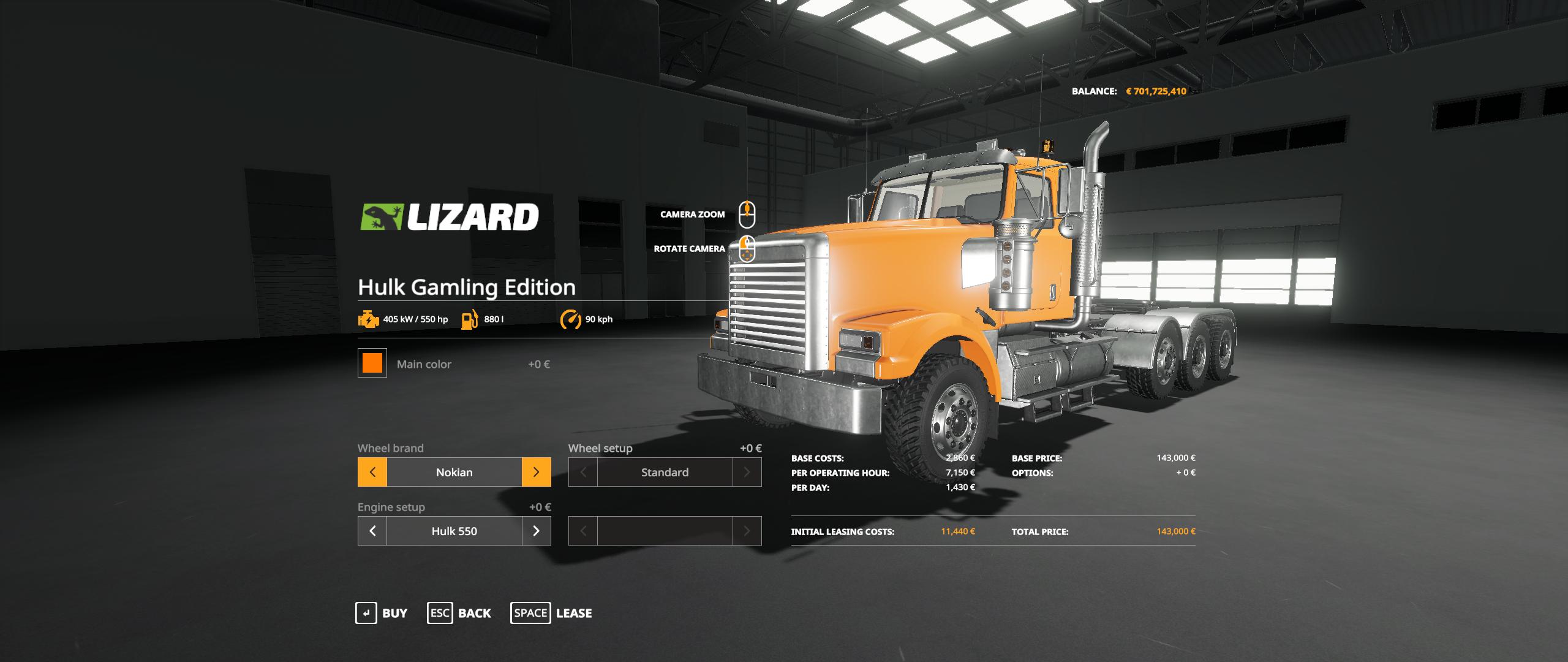Image resolution: width=1568 pixels, height=662 pixels.
Task: Go back to the shop
Action: tap(459, 613)
